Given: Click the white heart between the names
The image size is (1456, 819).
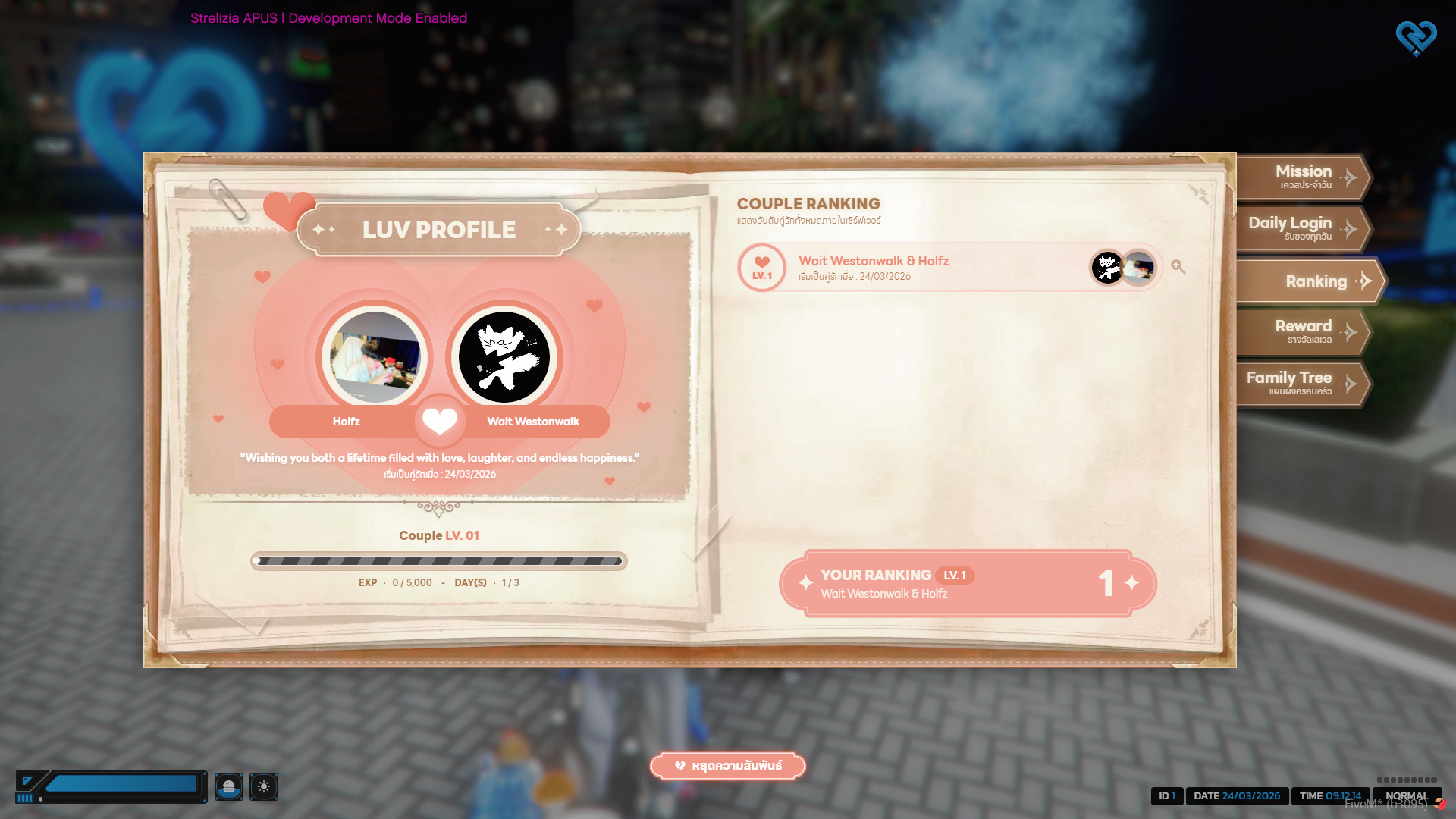Looking at the screenshot, I should click(x=440, y=420).
